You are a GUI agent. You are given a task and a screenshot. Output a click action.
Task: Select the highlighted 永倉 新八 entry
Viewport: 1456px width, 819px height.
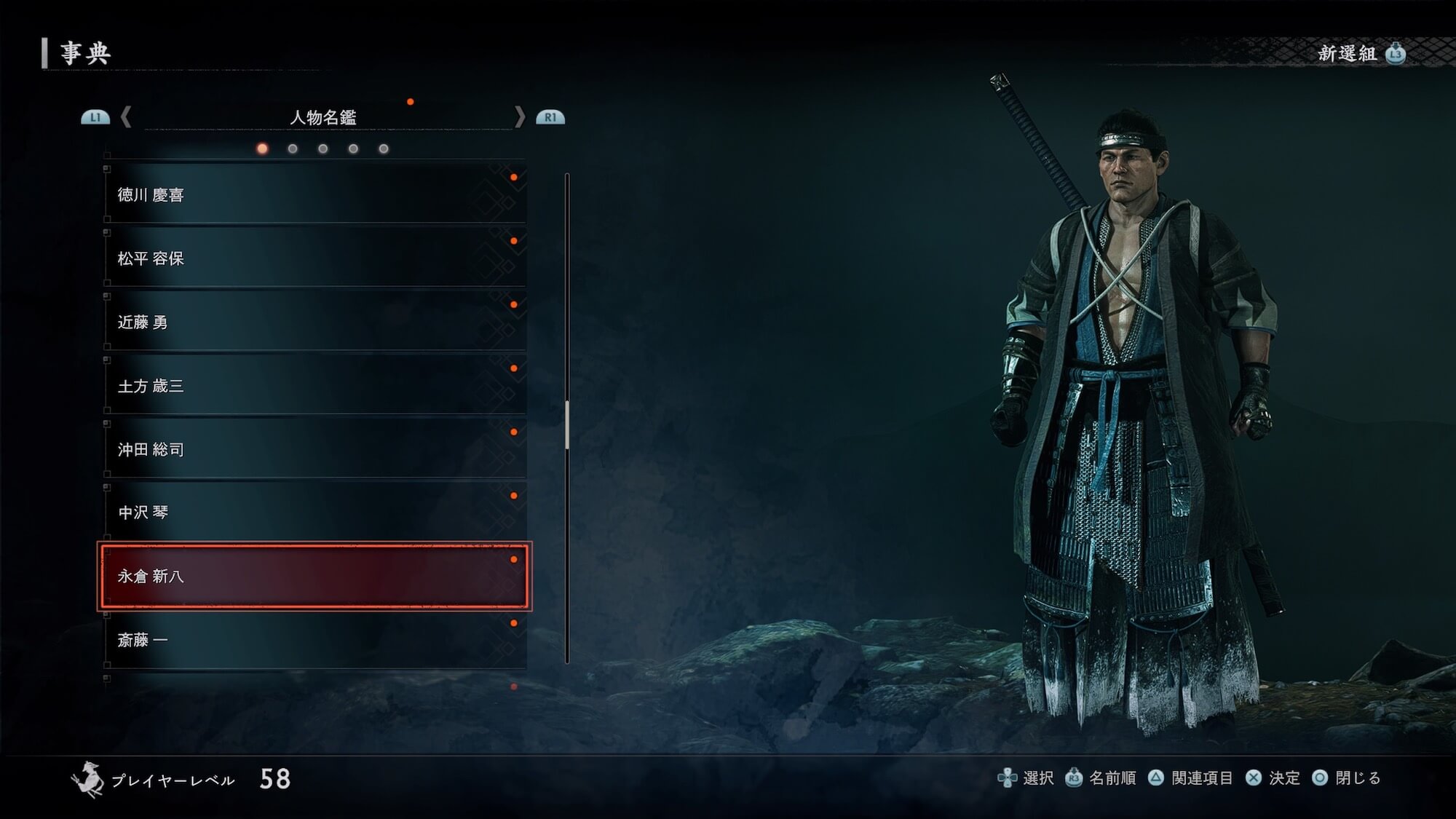click(x=314, y=576)
